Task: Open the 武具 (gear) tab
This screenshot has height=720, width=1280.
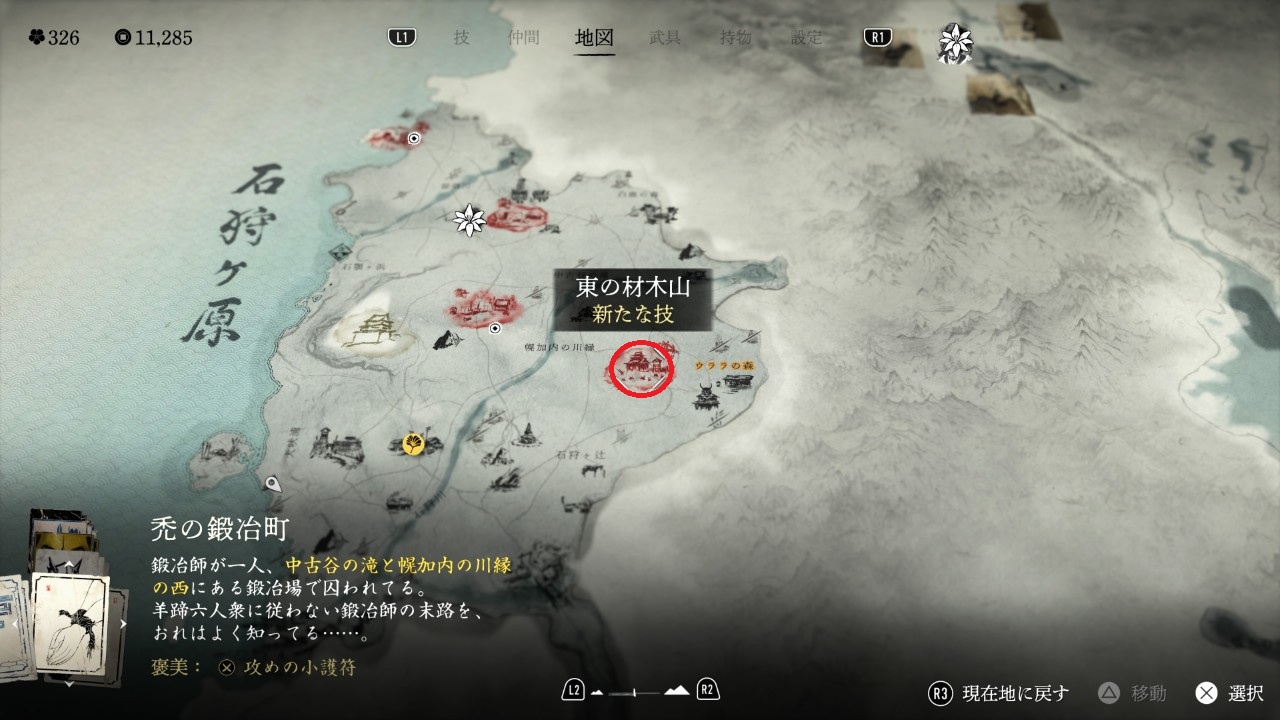Action: point(665,38)
